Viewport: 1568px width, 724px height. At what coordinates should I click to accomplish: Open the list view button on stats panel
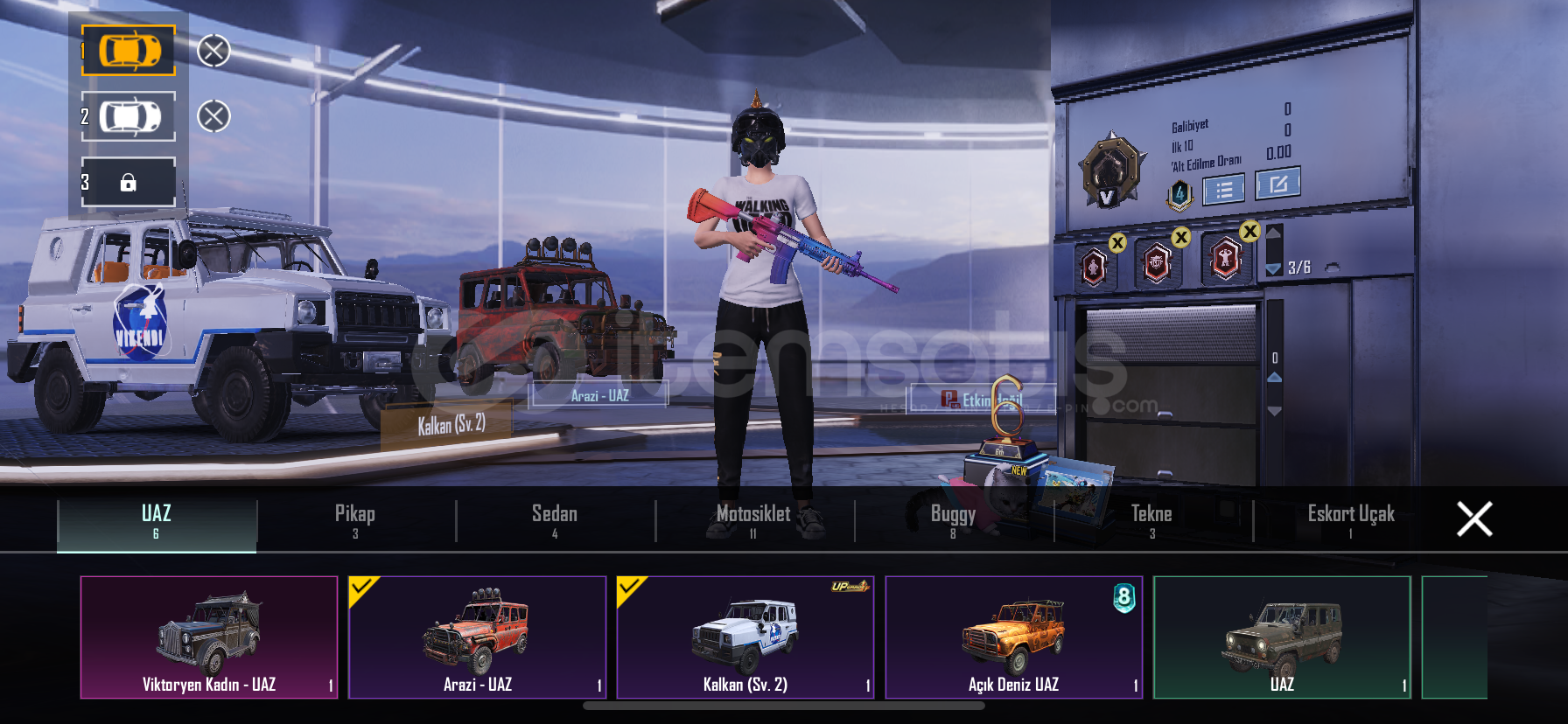[1223, 189]
